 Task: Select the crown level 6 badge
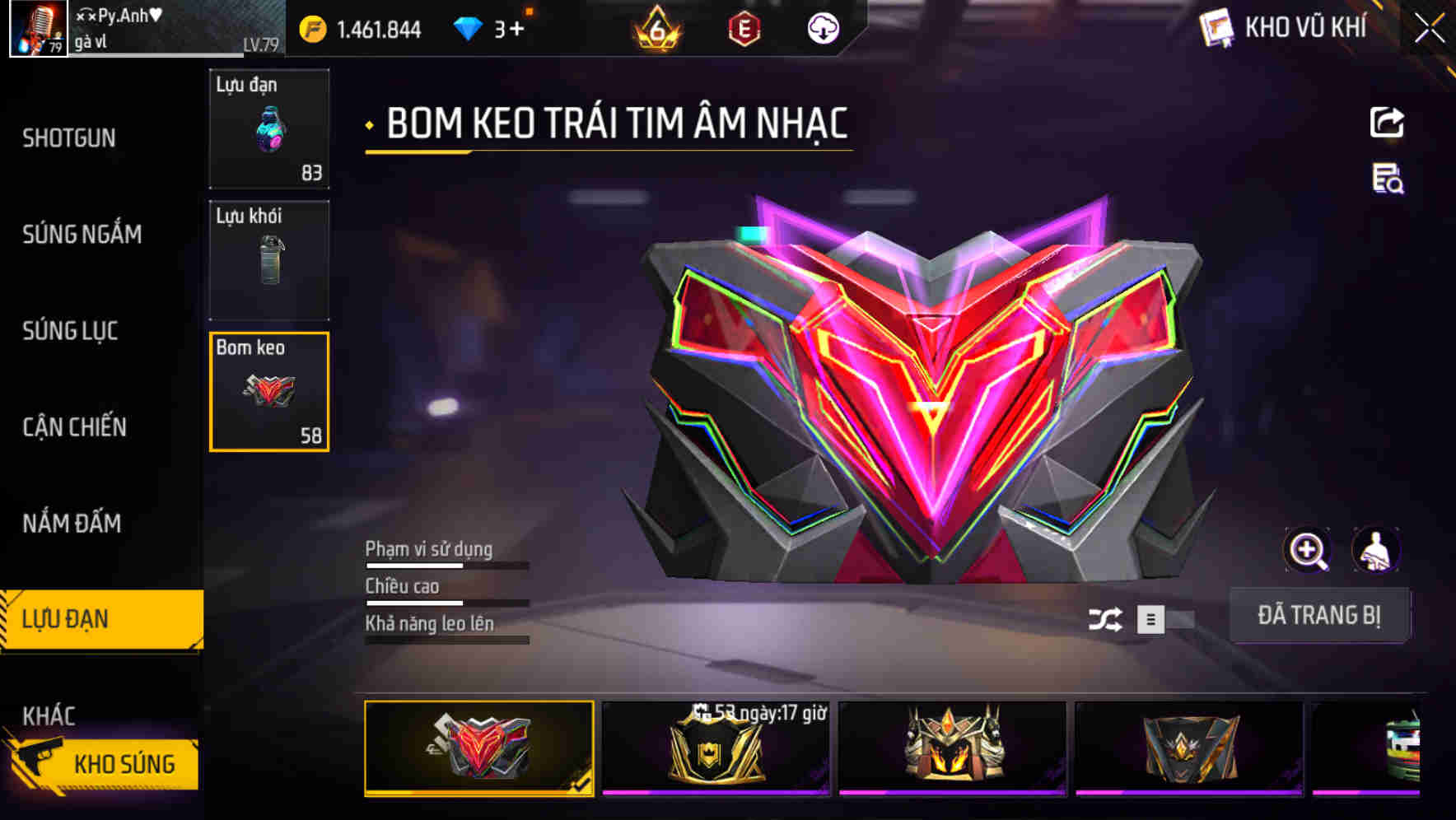(x=654, y=28)
